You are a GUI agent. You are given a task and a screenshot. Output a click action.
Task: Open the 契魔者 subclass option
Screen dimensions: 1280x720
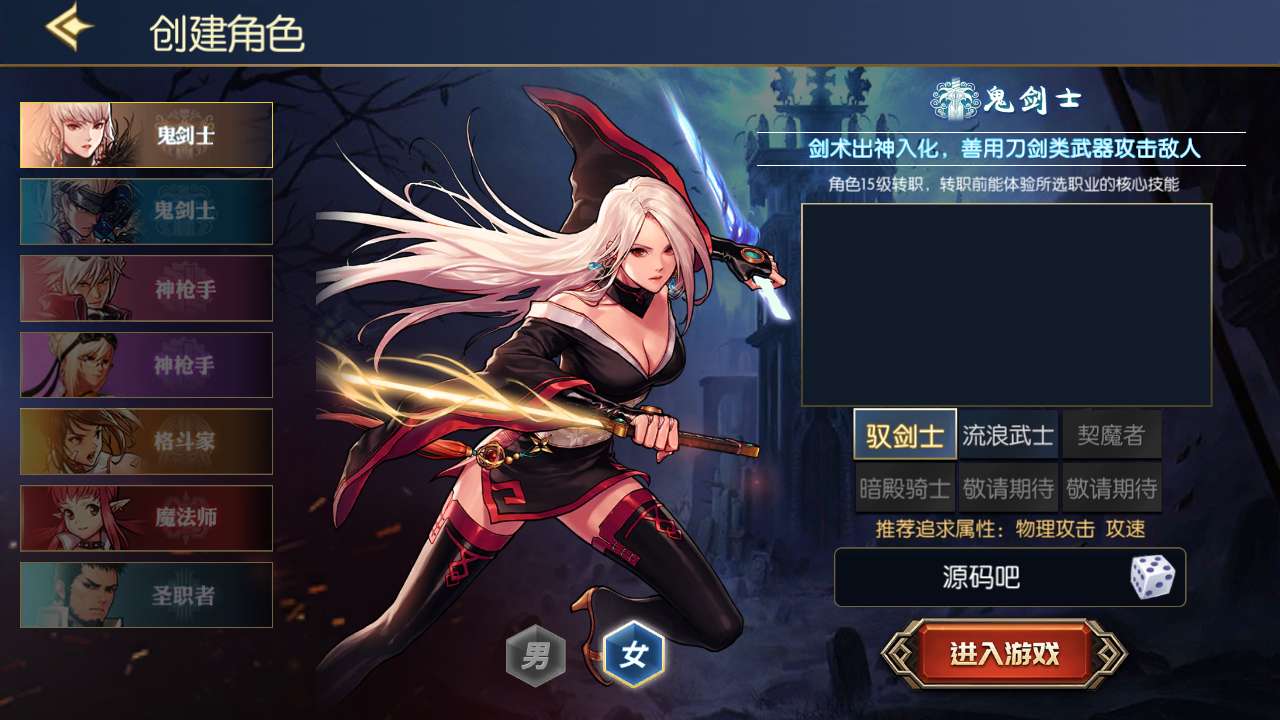click(x=1112, y=434)
